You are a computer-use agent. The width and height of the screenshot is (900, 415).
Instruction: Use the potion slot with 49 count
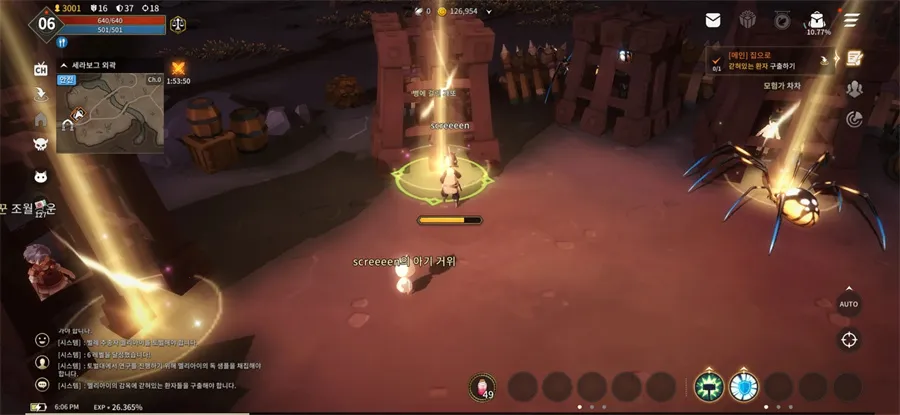(484, 387)
